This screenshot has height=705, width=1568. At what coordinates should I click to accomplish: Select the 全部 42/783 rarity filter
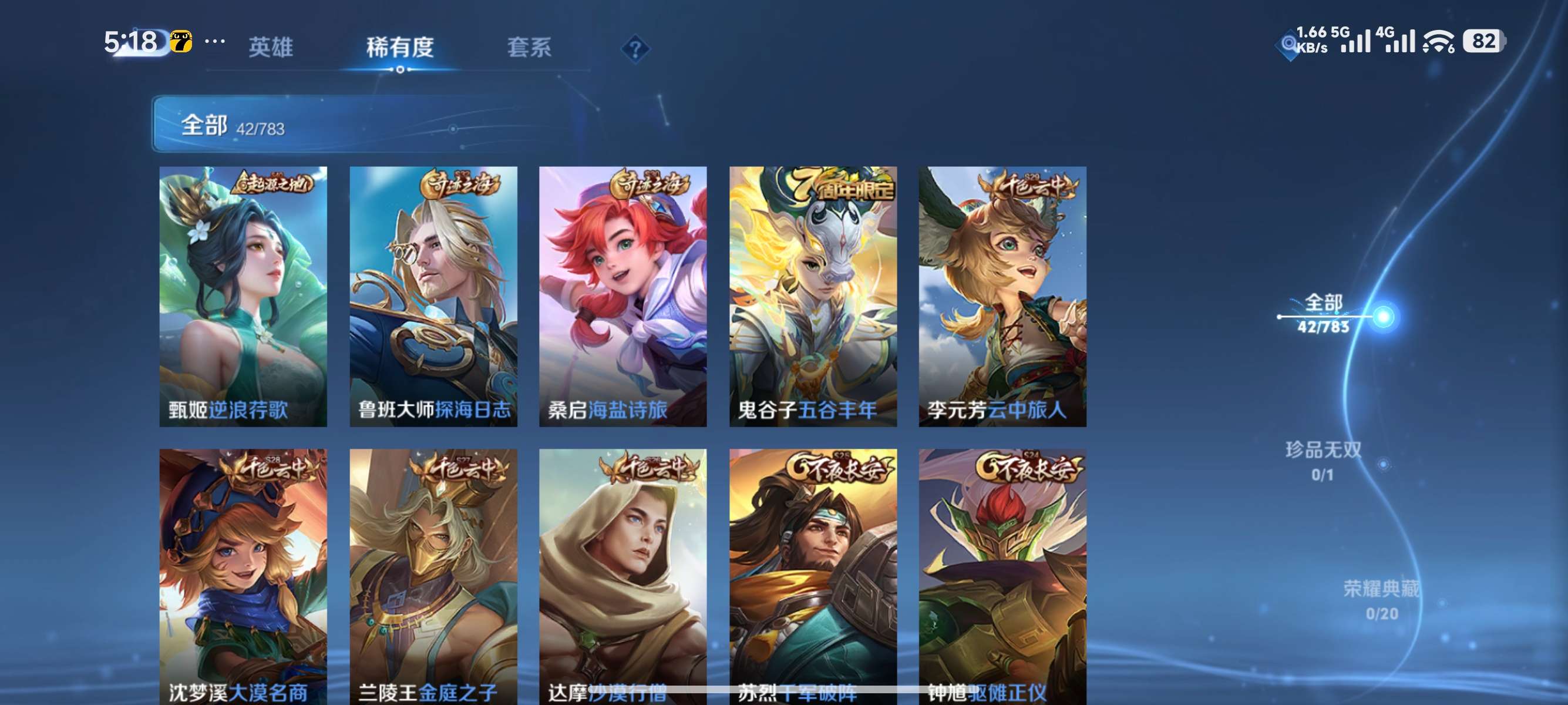pos(1324,314)
